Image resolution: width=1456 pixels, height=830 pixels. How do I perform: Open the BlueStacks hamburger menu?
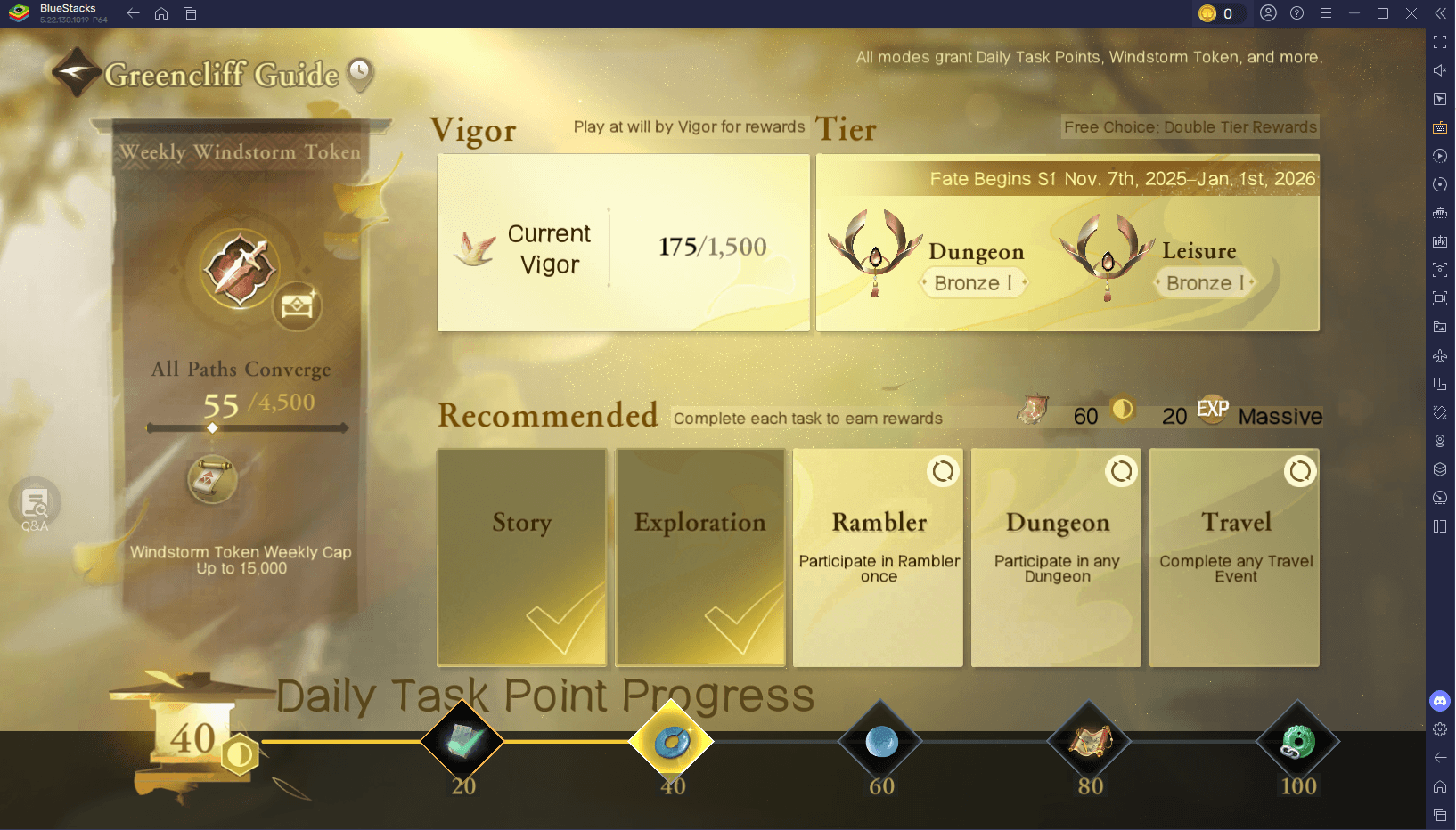[x=1327, y=13]
